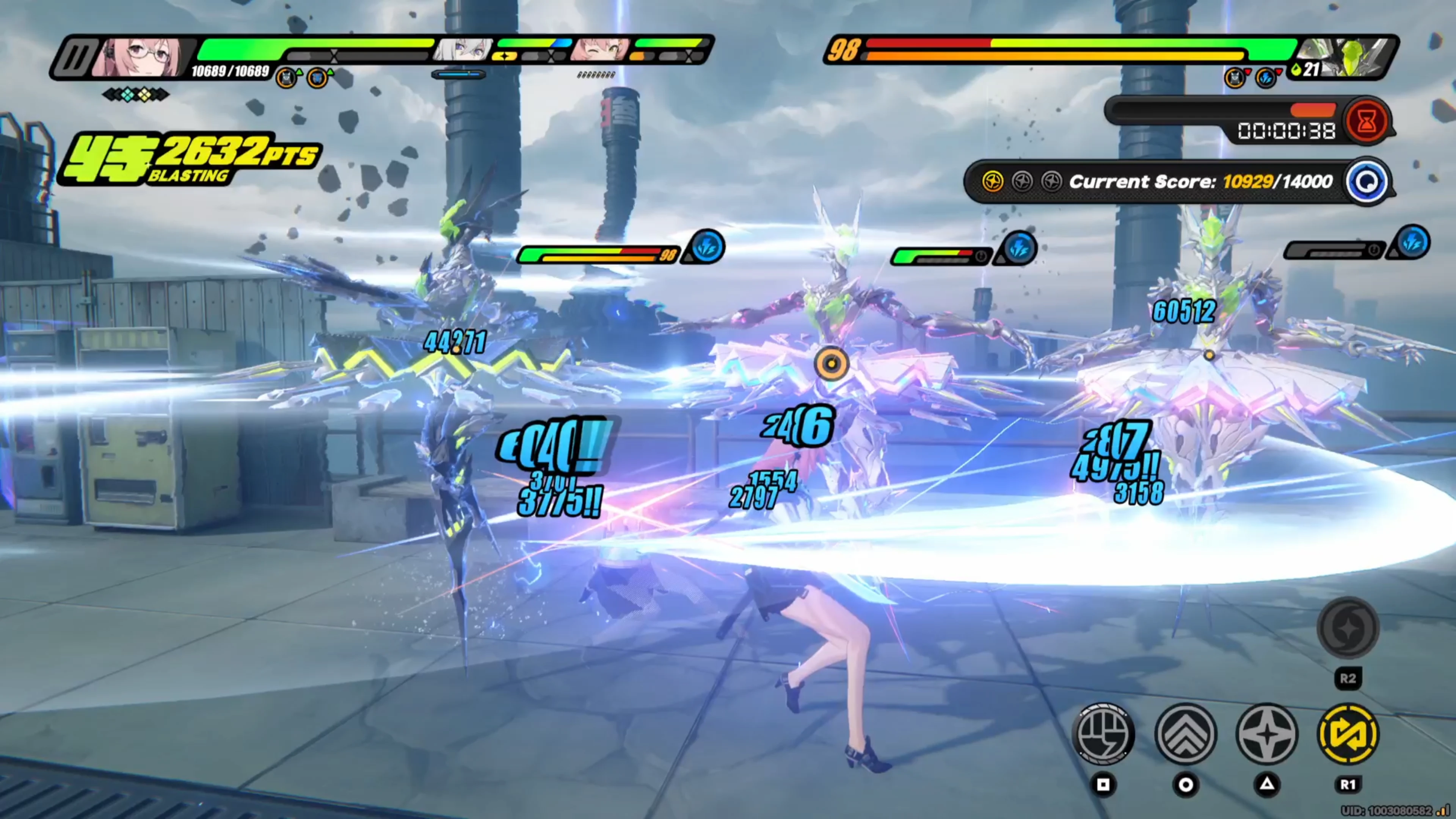Trigger the four-point star special attack
The height and width of the screenshot is (819, 1456).
click(x=1267, y=734)
